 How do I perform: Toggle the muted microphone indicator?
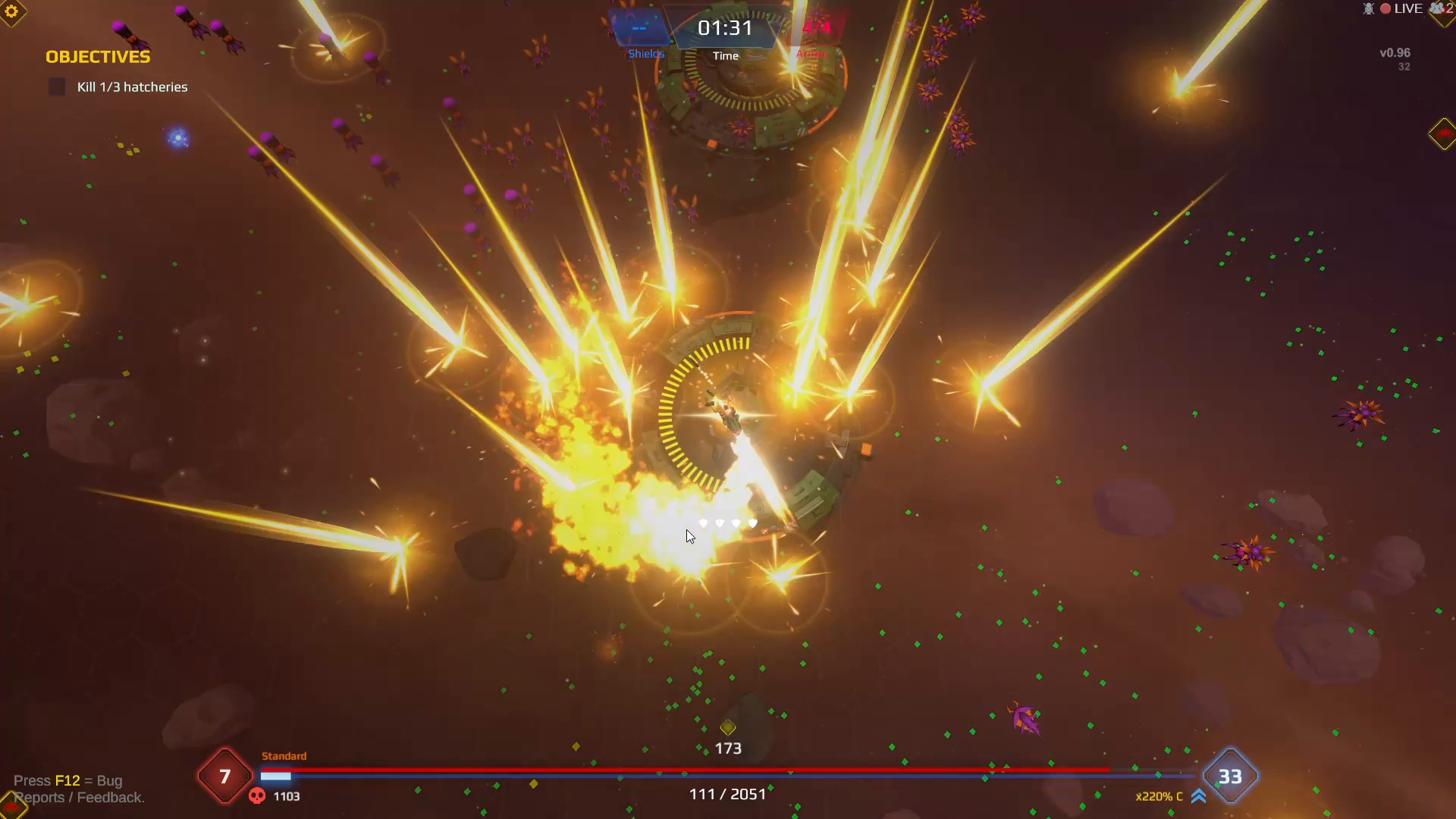coord(1368,8)
